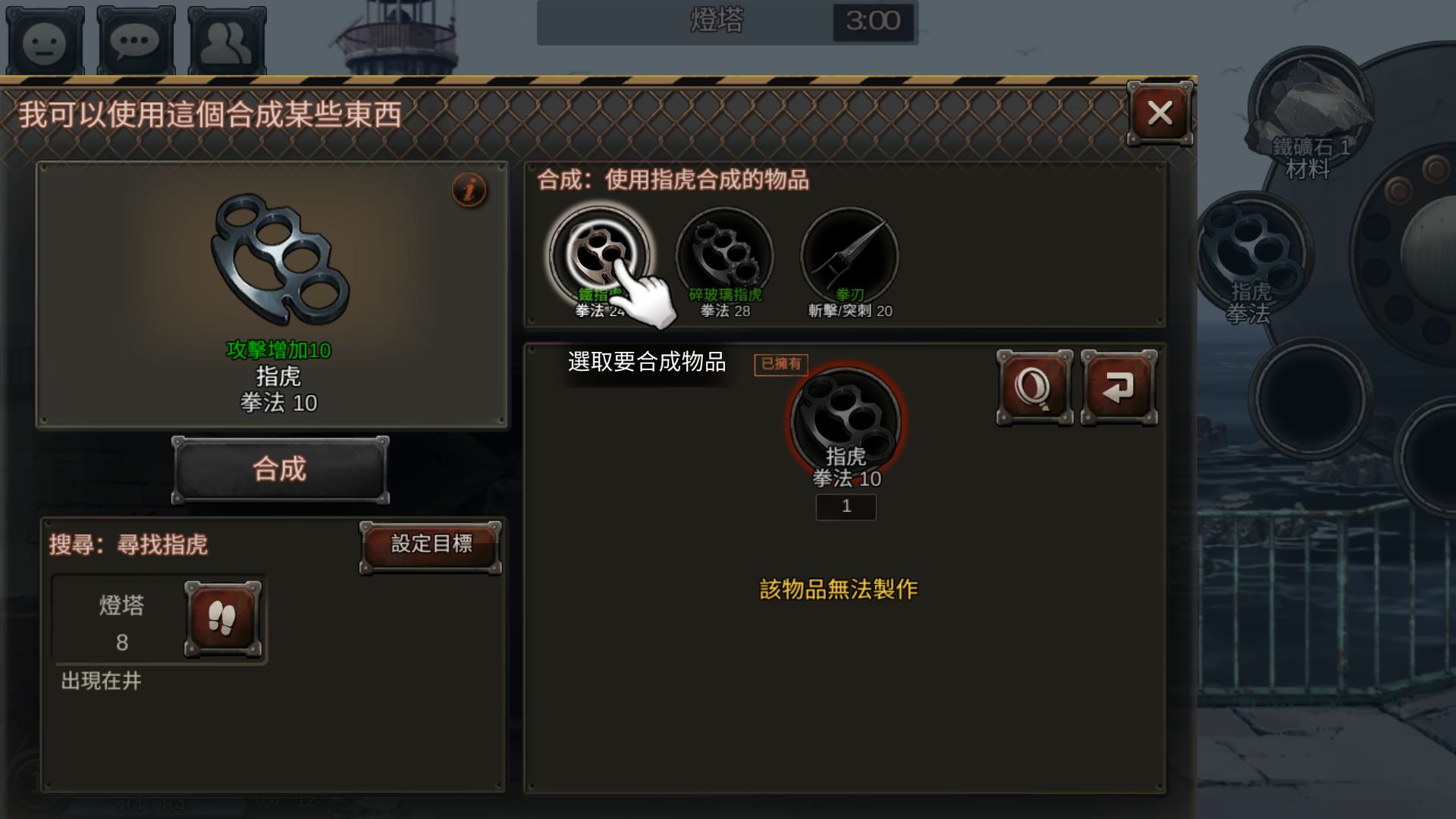The width and height of the screenshot is (1456, 819).
Task: Click the quantity field showing 1
Action: [x=846, y=507]
